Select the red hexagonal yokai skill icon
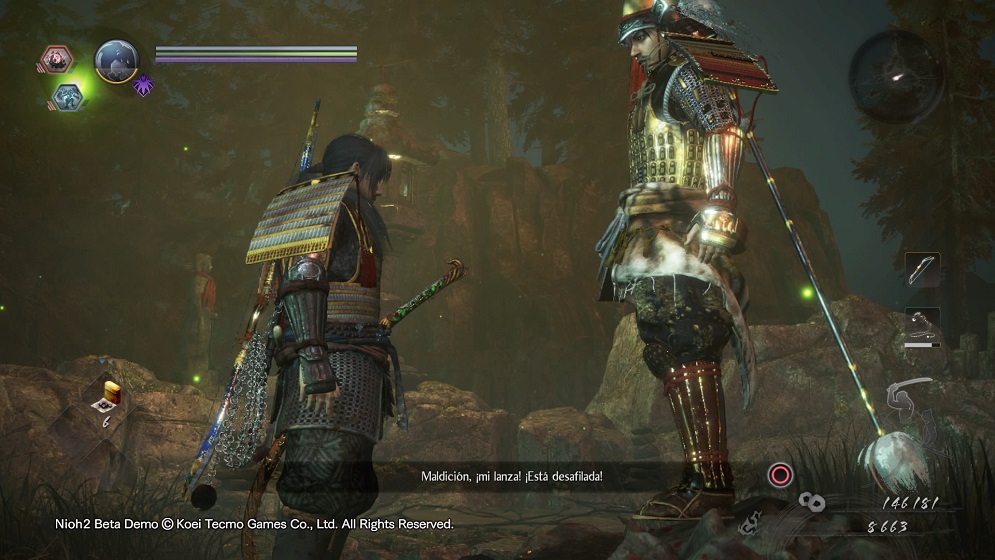This screenshot has height=560, width=995. click(56, 59)
